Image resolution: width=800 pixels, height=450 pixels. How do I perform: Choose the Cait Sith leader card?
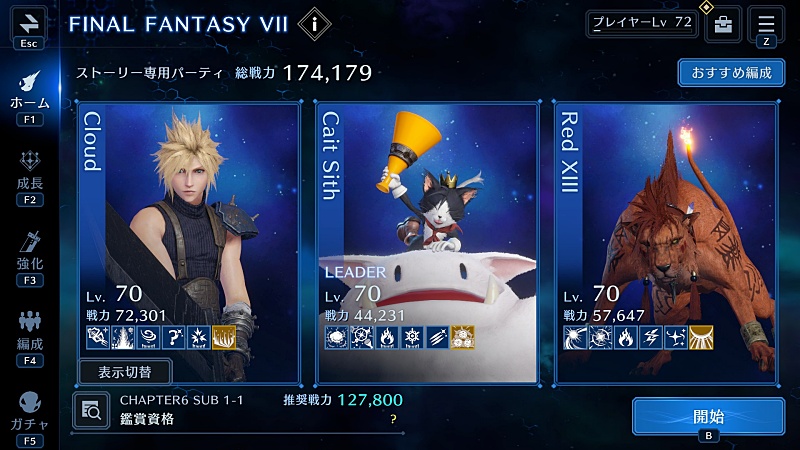pos(427,240)
